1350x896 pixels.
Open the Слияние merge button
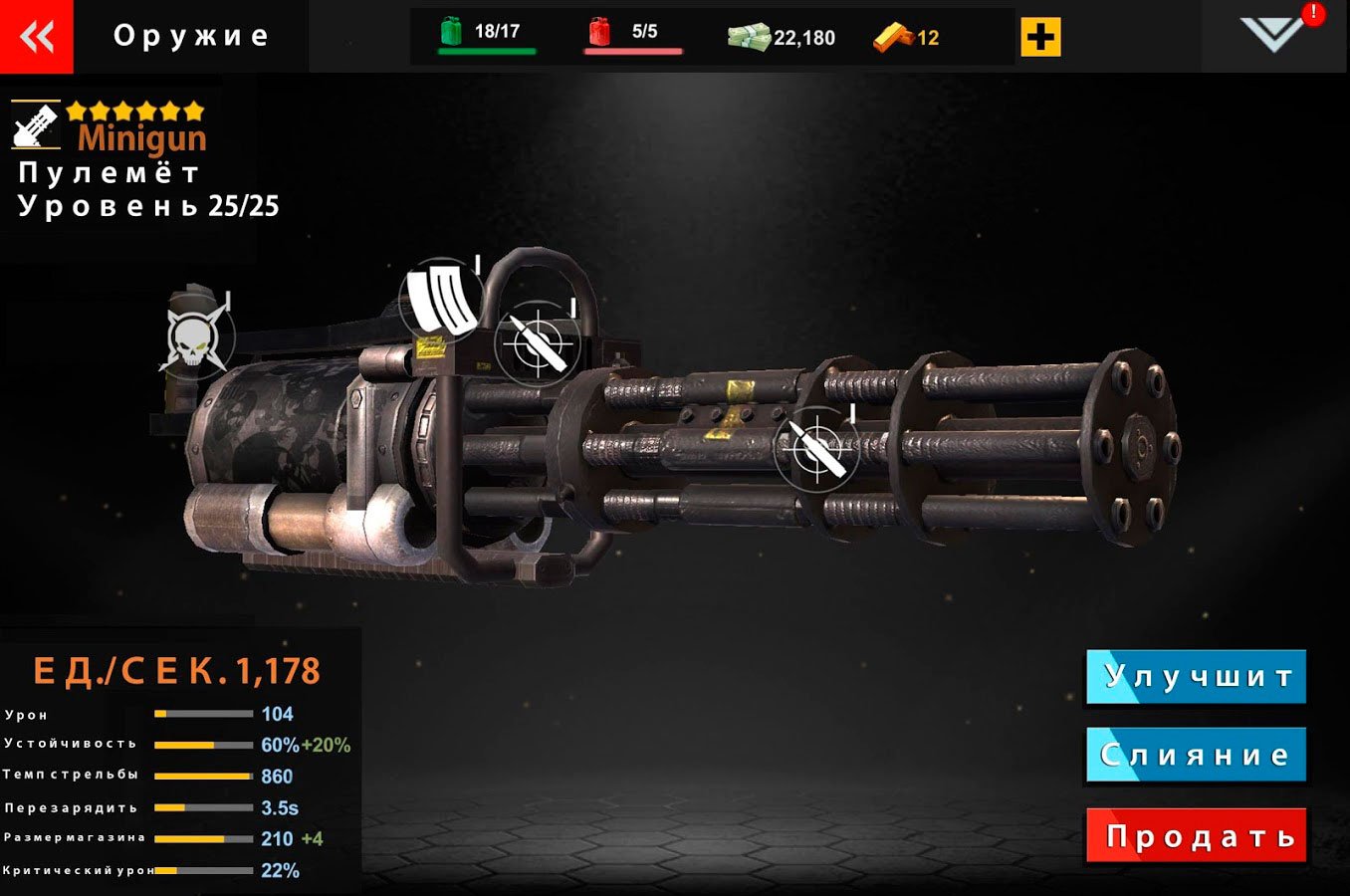(1196, 756)
